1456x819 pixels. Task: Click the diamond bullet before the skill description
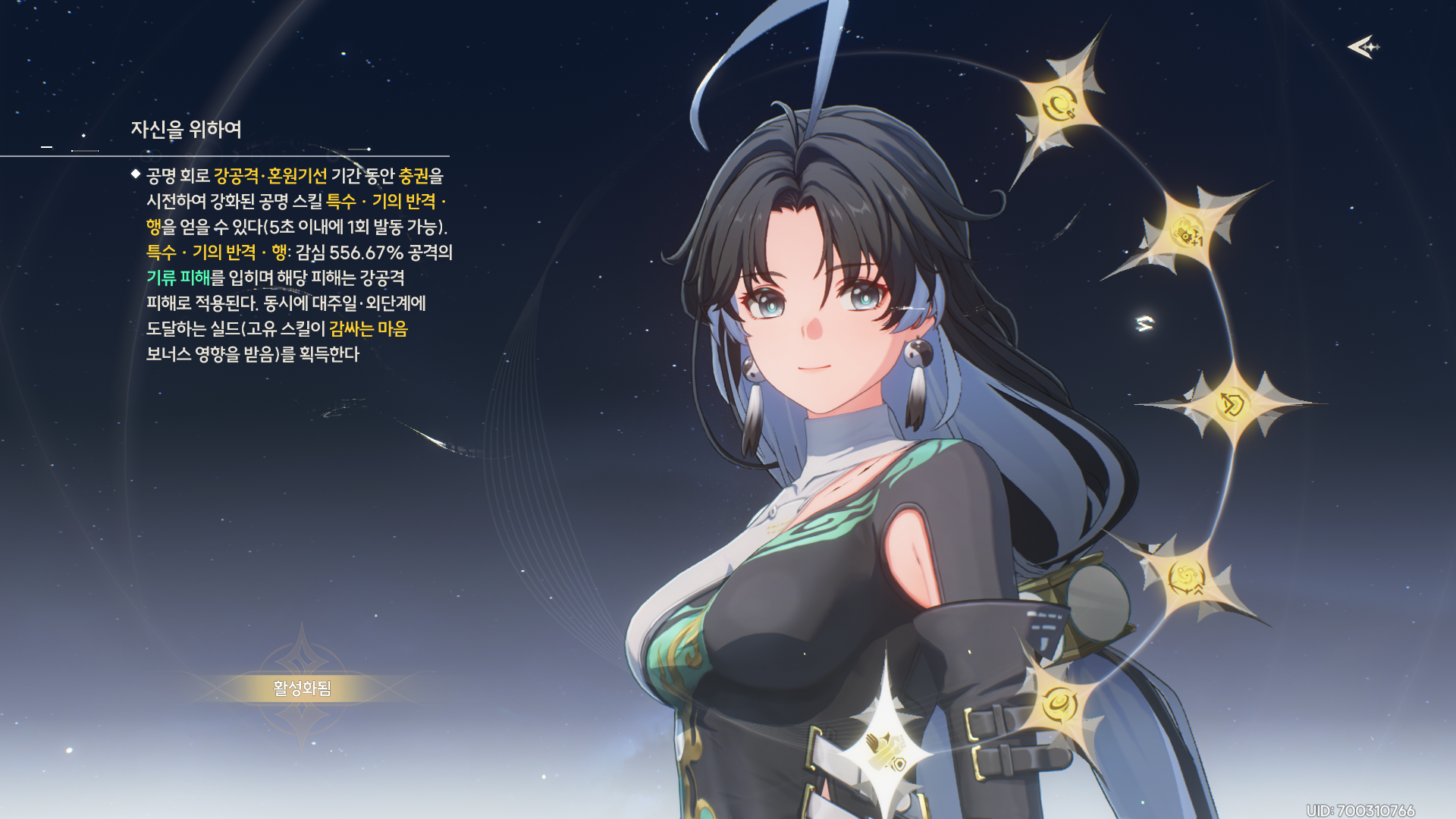[x=134, y=176]
